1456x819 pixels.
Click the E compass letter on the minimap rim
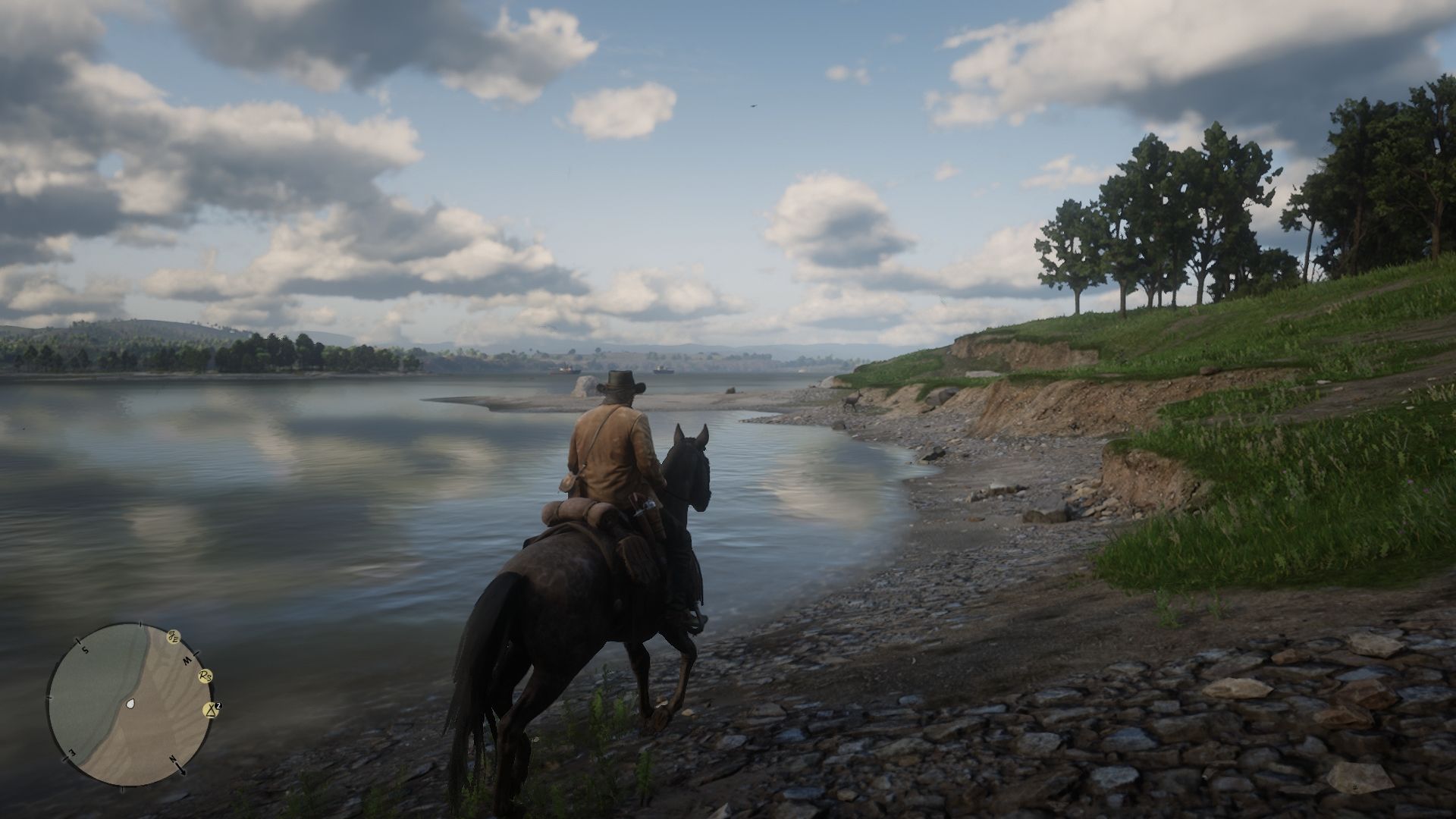click(x=73, y=753)
